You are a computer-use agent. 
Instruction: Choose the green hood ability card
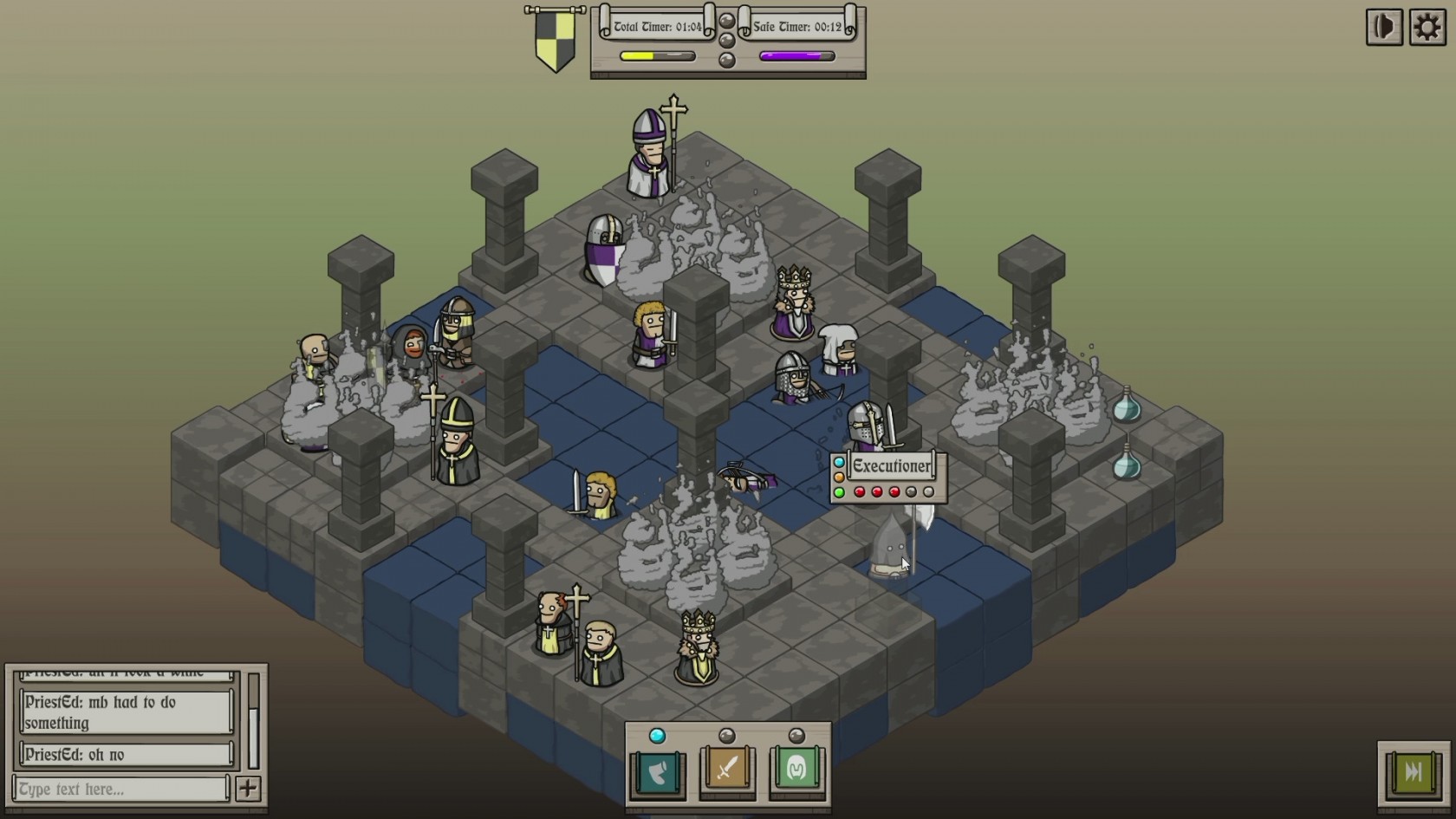click(796, 770)
